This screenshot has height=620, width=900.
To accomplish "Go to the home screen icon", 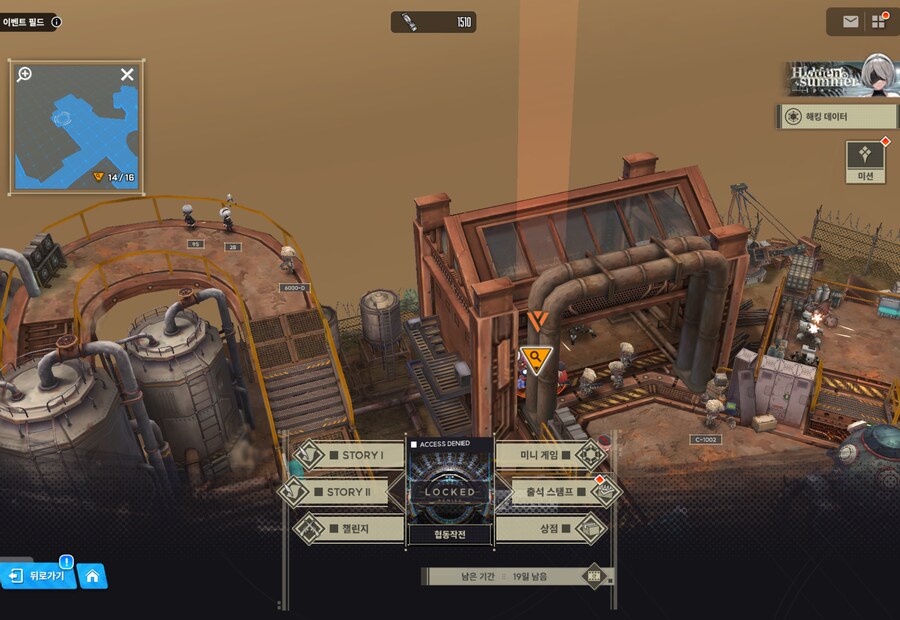I will [x=92, y=576].
